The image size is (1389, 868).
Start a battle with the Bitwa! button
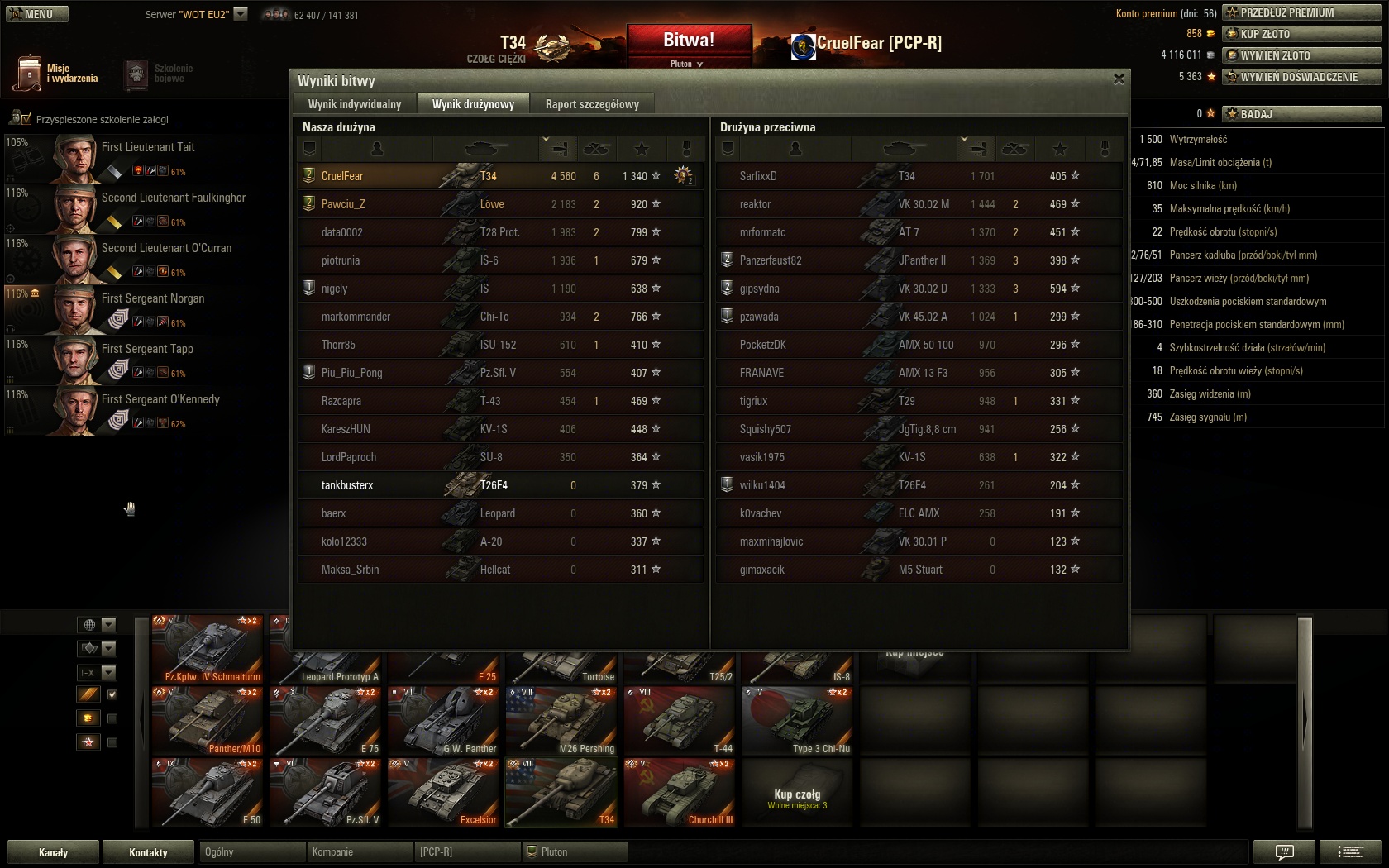coord(689,41)
